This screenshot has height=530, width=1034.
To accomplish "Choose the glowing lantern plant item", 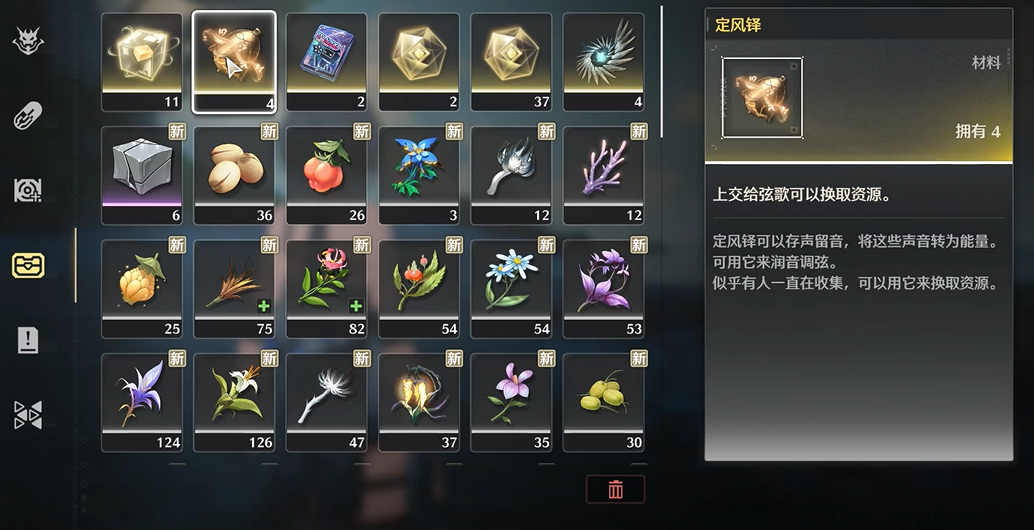I will click(419, 394).
